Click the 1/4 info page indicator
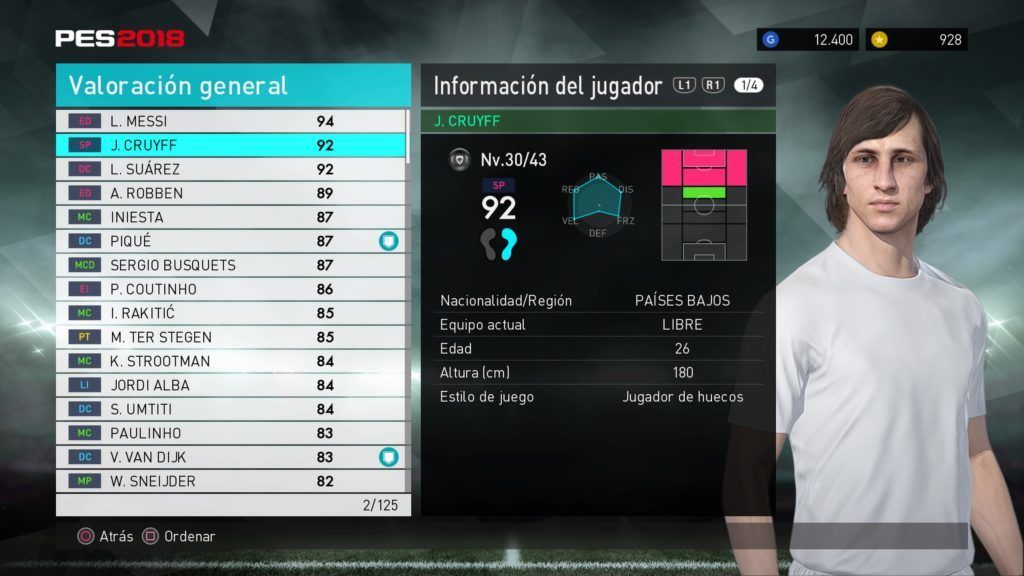The image size is (1024, 576). point(748,86)
